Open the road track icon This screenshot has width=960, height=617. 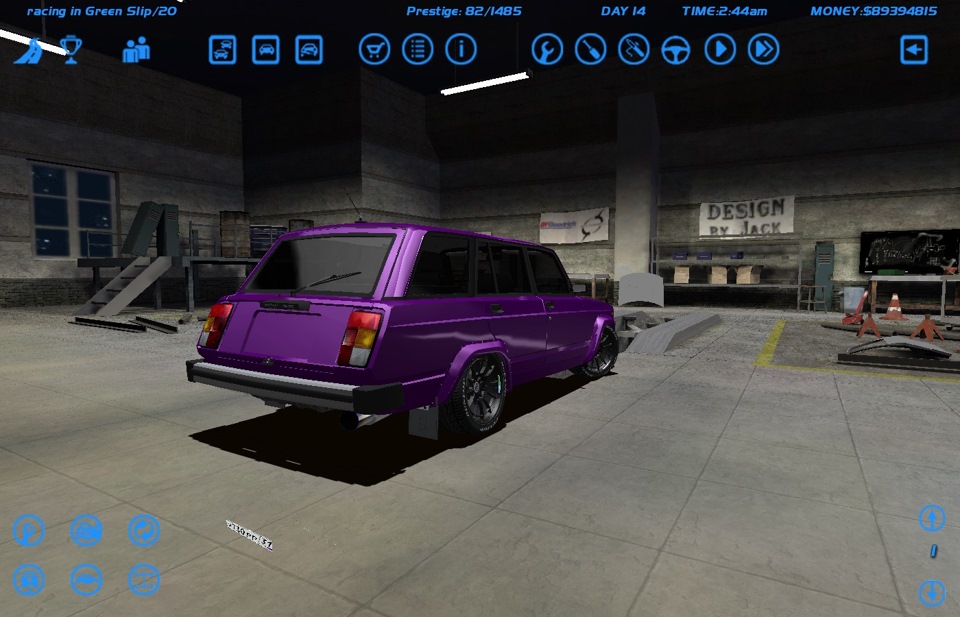(x=28, y=49)
